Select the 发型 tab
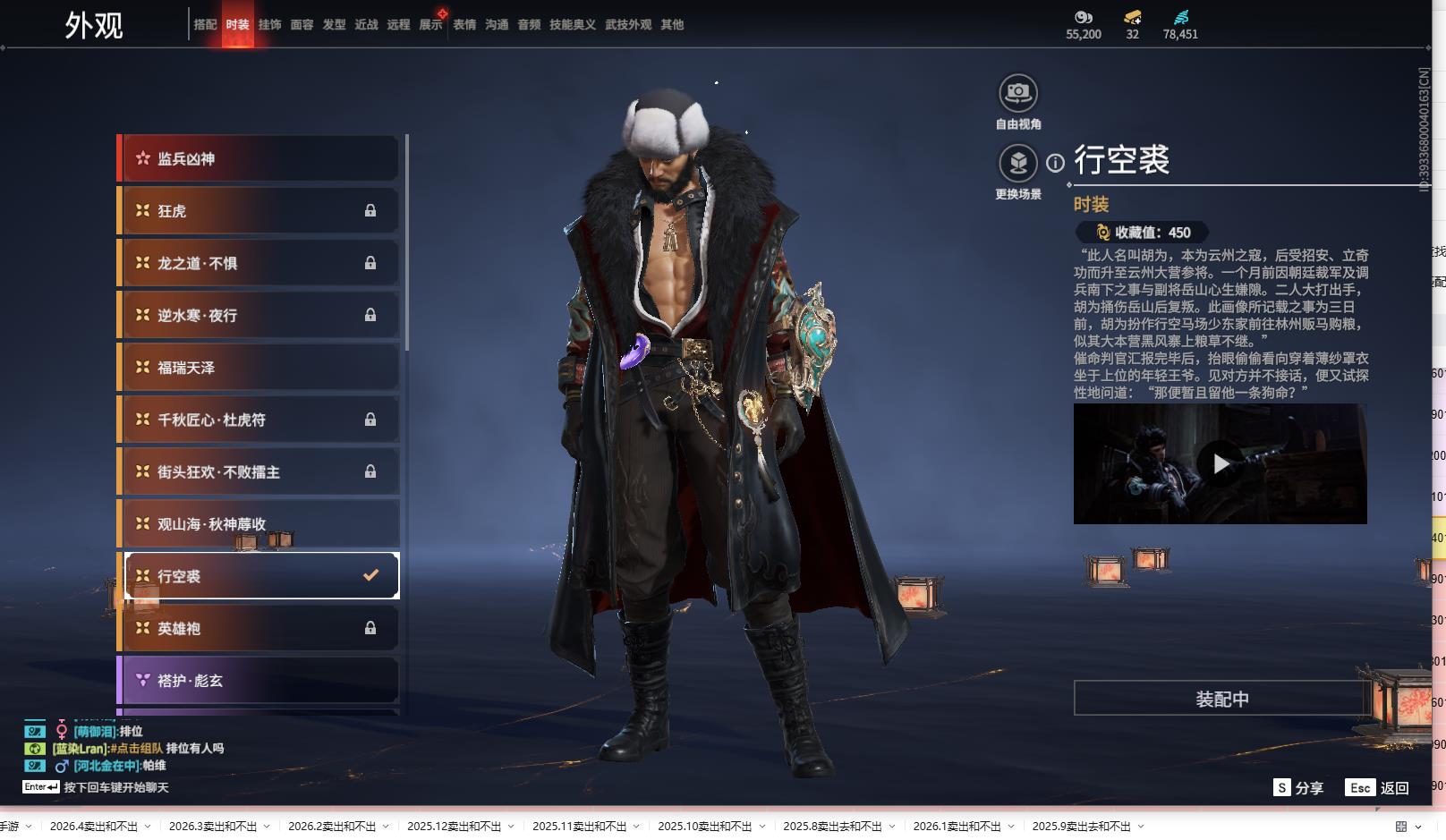The height and width of the screenshot is (840, 1446). pyautogui.click(x=334, y=25)
